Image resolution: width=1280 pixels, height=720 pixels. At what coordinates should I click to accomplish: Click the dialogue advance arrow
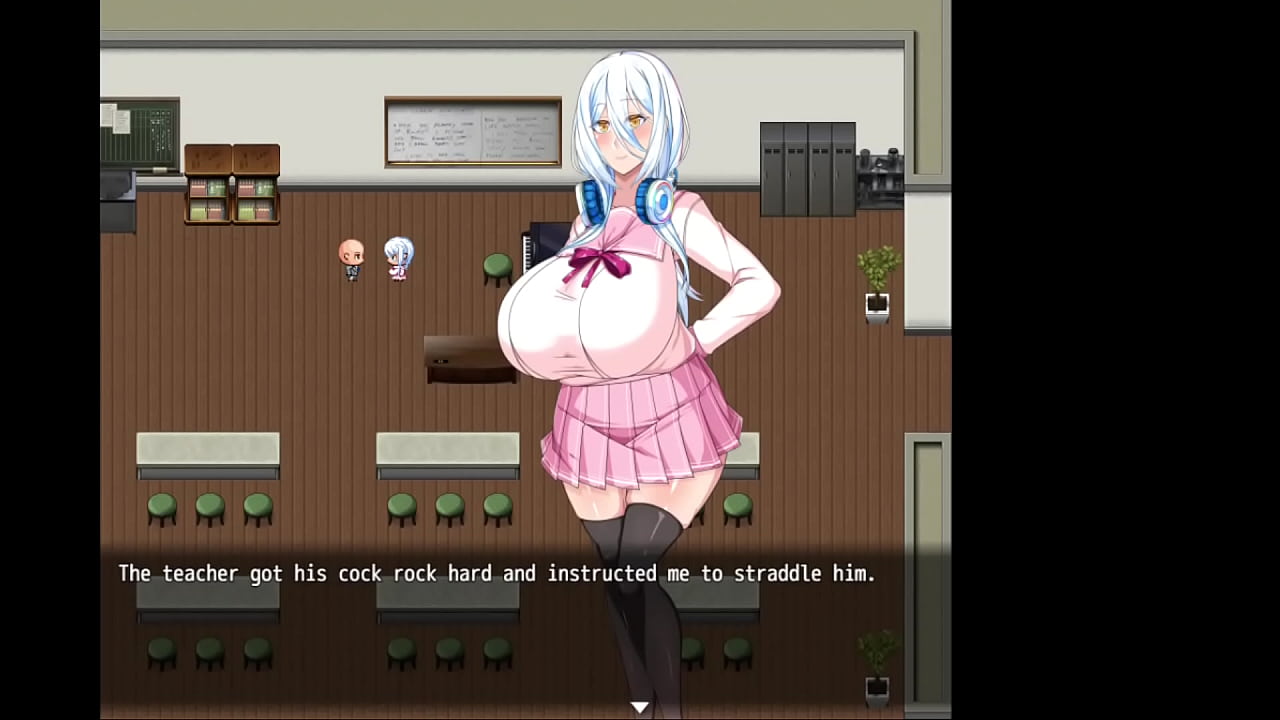point(639,706)
